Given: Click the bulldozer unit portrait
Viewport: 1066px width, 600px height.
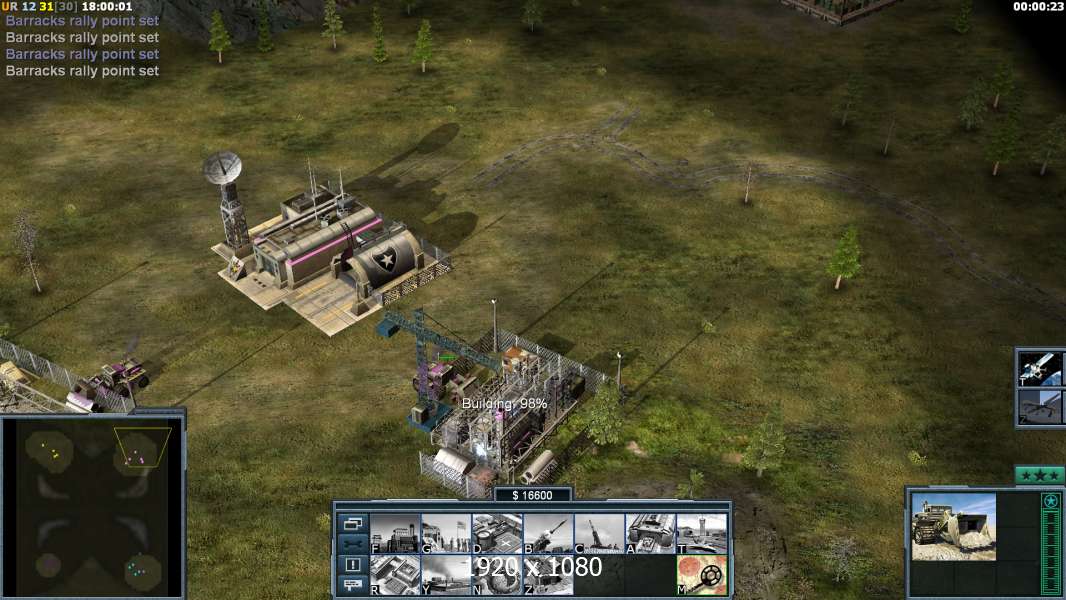Looking at the screenshot, I should [953, 526].
